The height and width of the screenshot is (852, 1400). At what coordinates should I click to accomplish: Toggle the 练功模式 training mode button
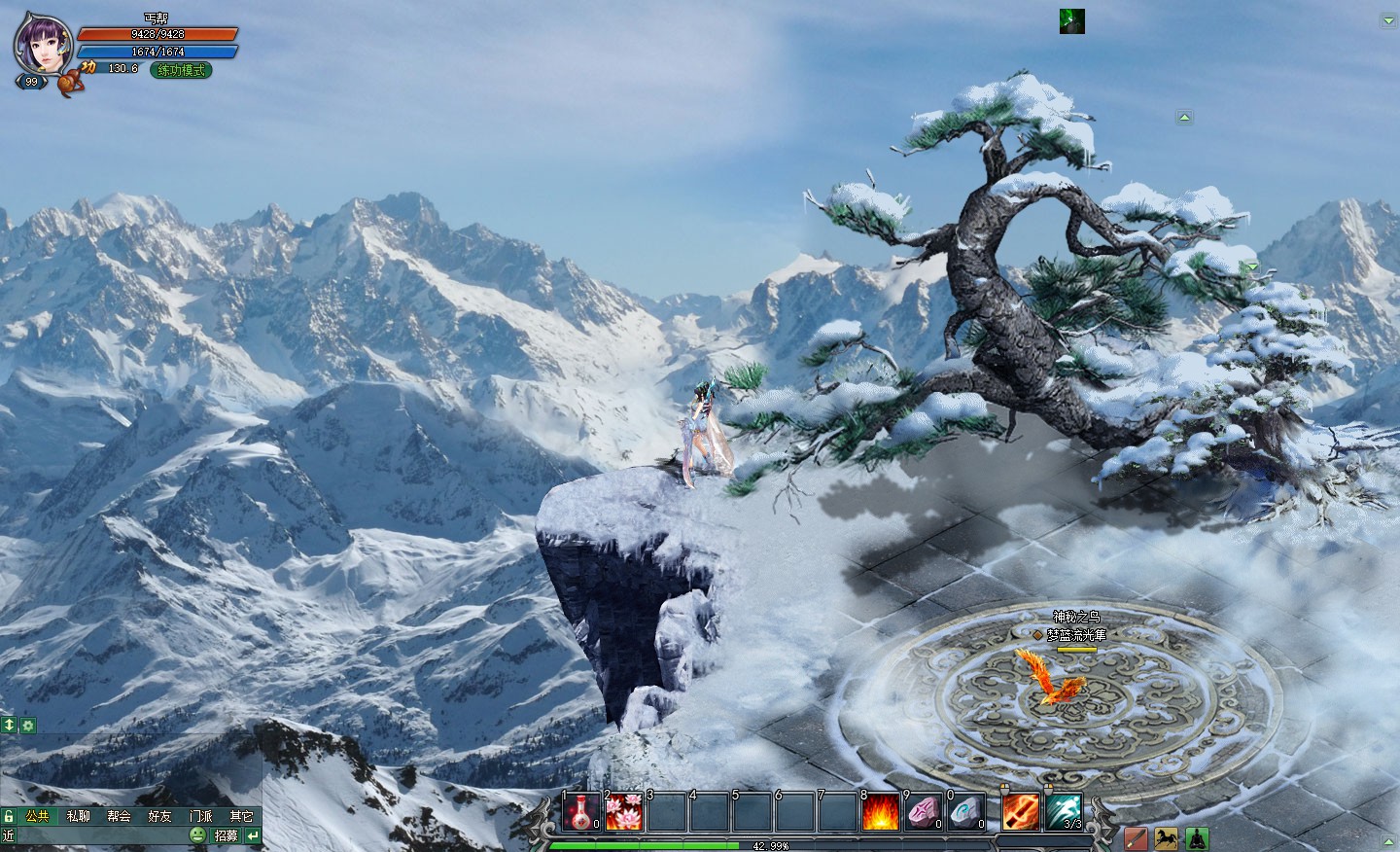[x=182, y=70]
